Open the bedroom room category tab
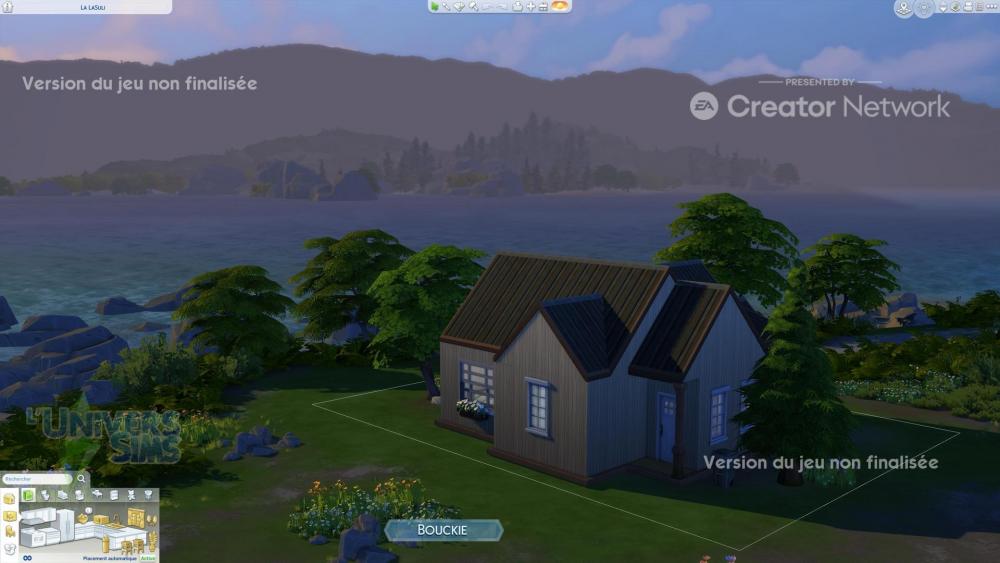The image size is (1000, 563). point(62,495)
